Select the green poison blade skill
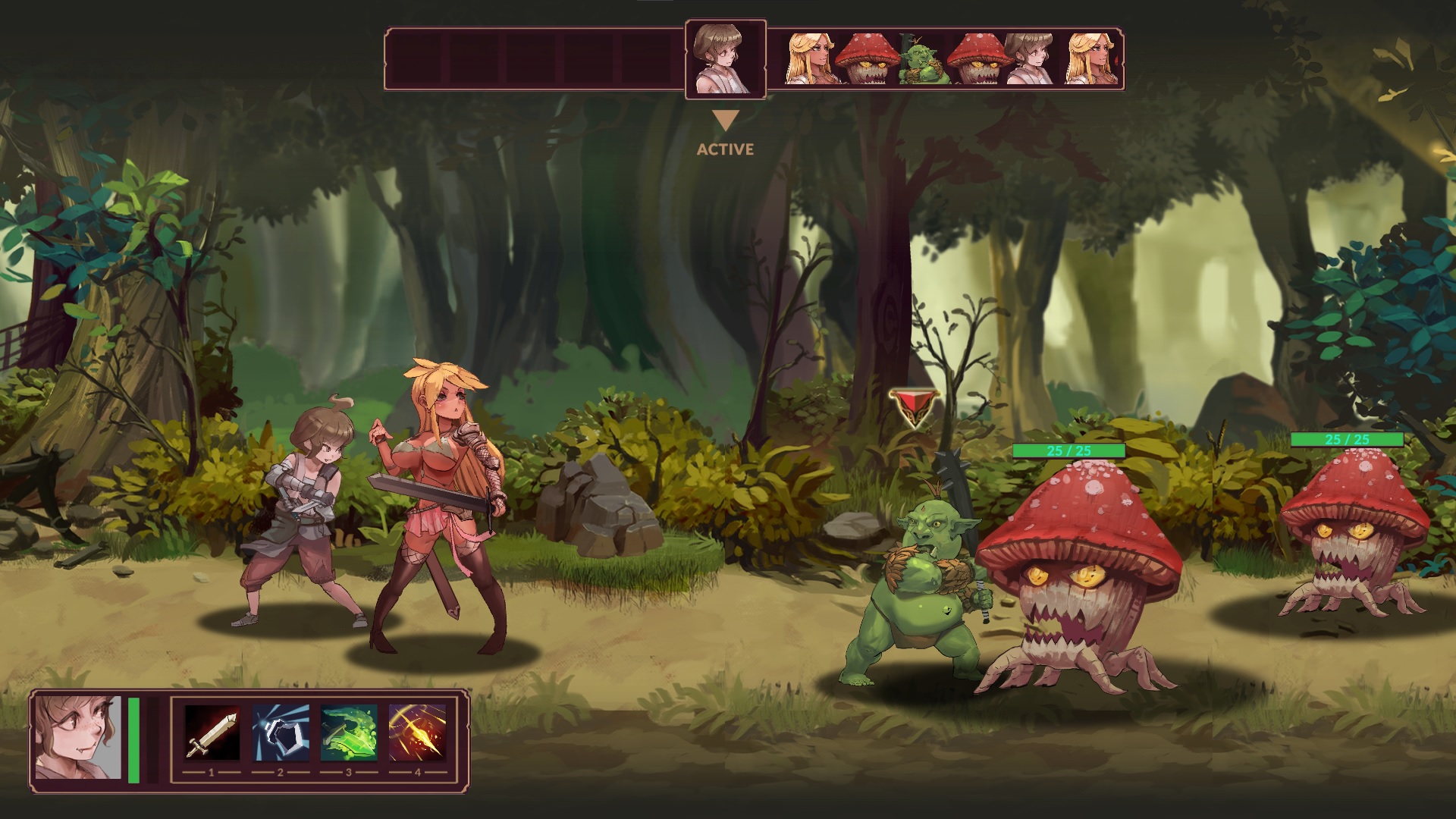1456x819 pixels. (349, 733)
